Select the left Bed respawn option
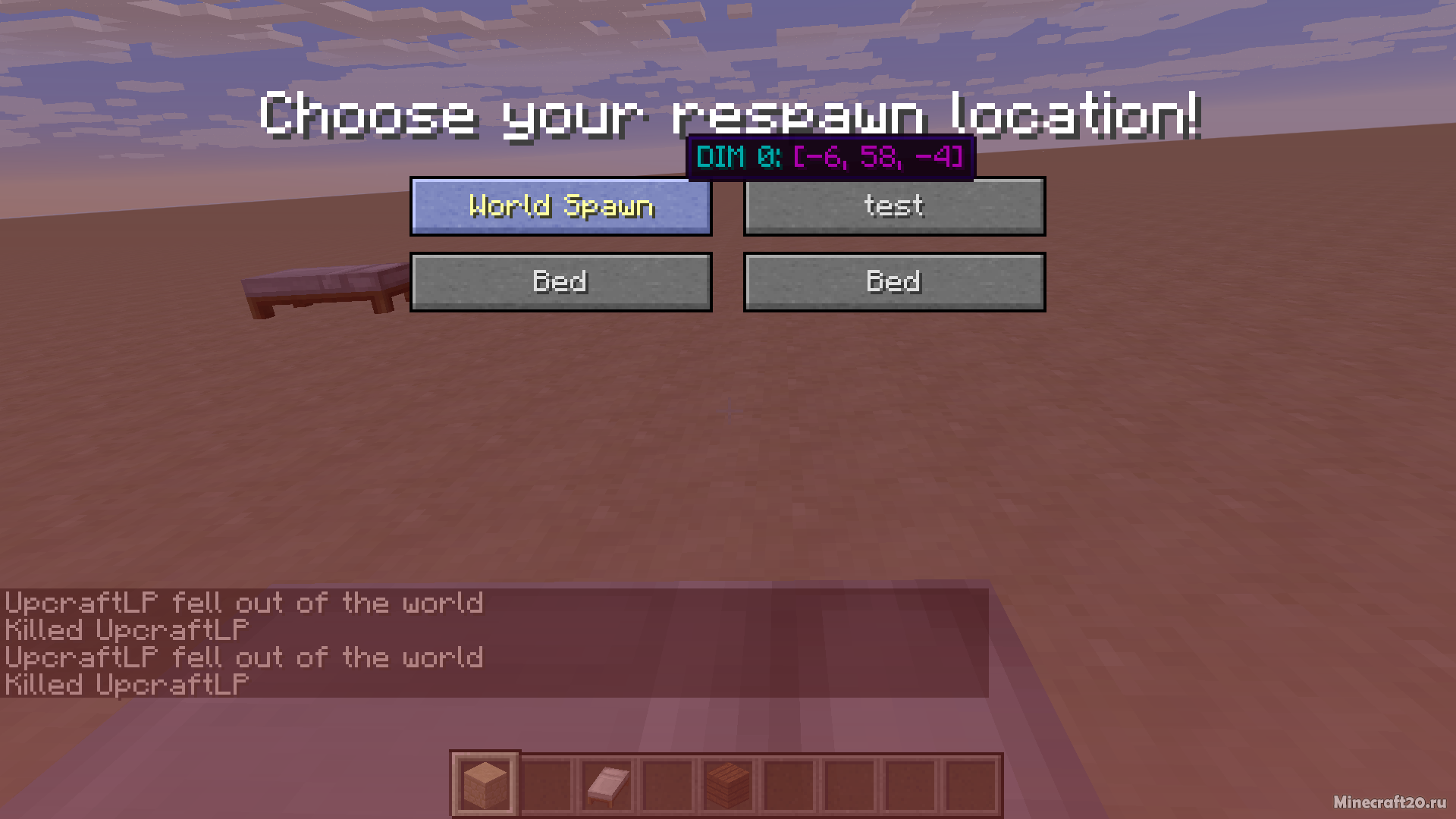The height and width of the screenshot is (819, 1456). pos(561,281)
